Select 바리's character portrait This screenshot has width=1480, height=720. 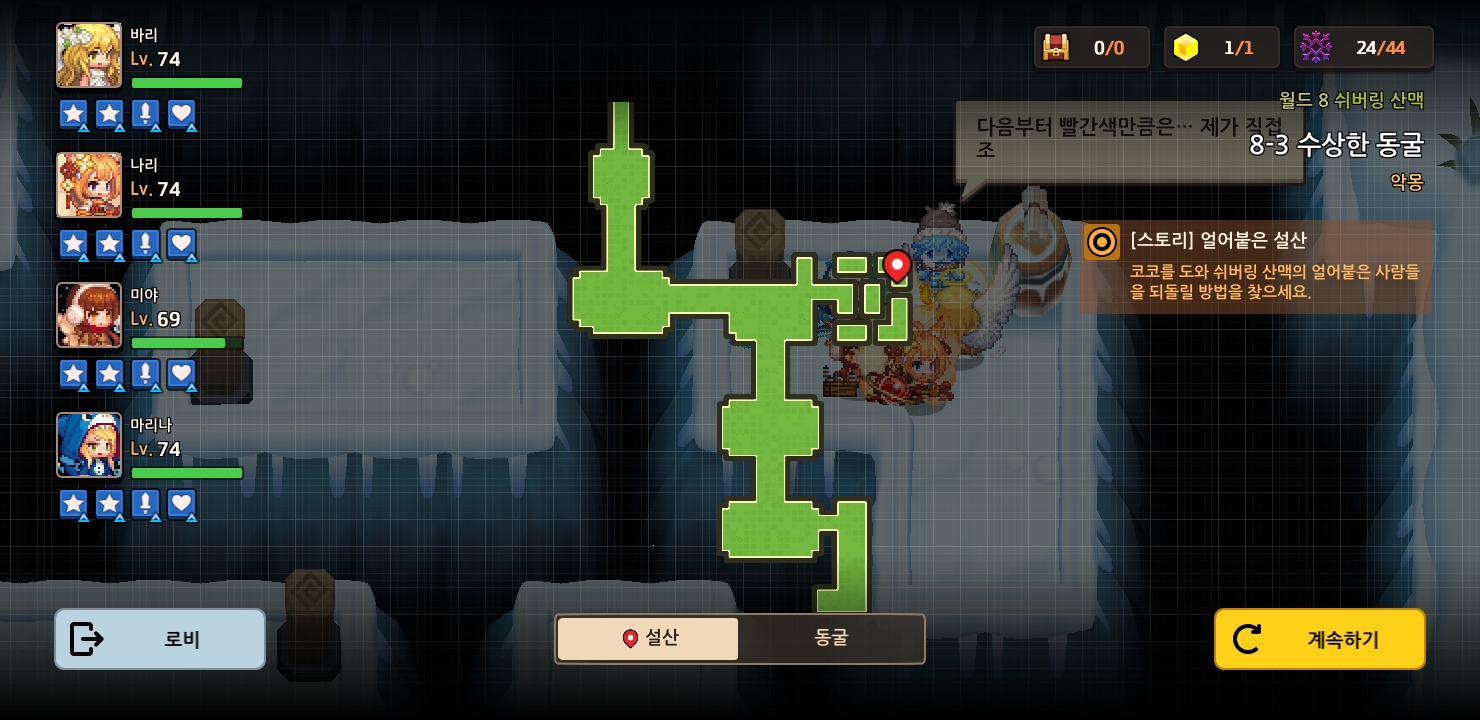coord(89,55)
